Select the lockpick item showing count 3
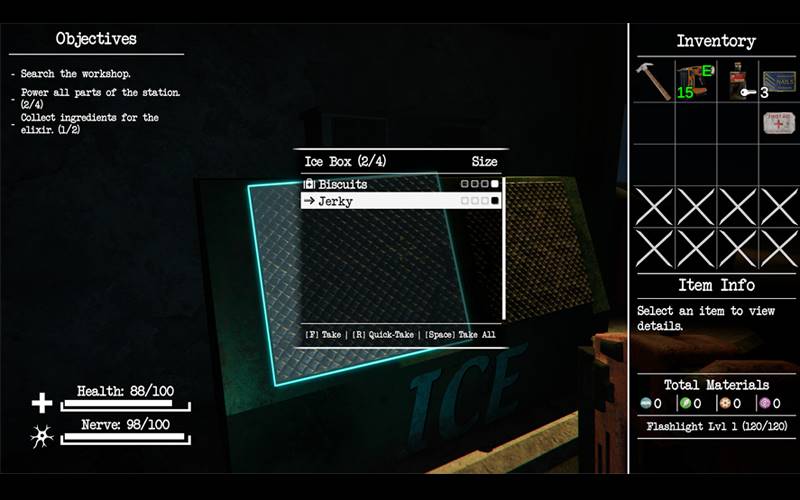800x500 pixels. tap(737, 81)
